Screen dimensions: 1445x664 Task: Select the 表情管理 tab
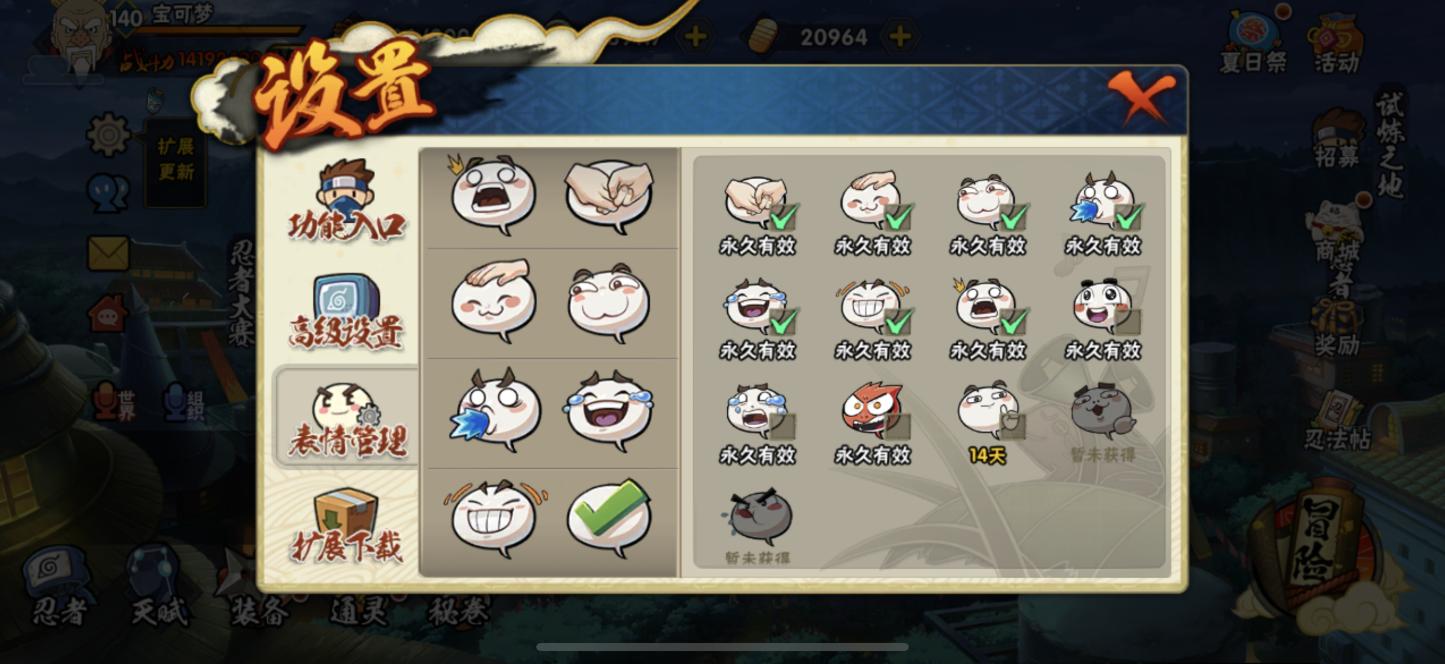[346, 418]
